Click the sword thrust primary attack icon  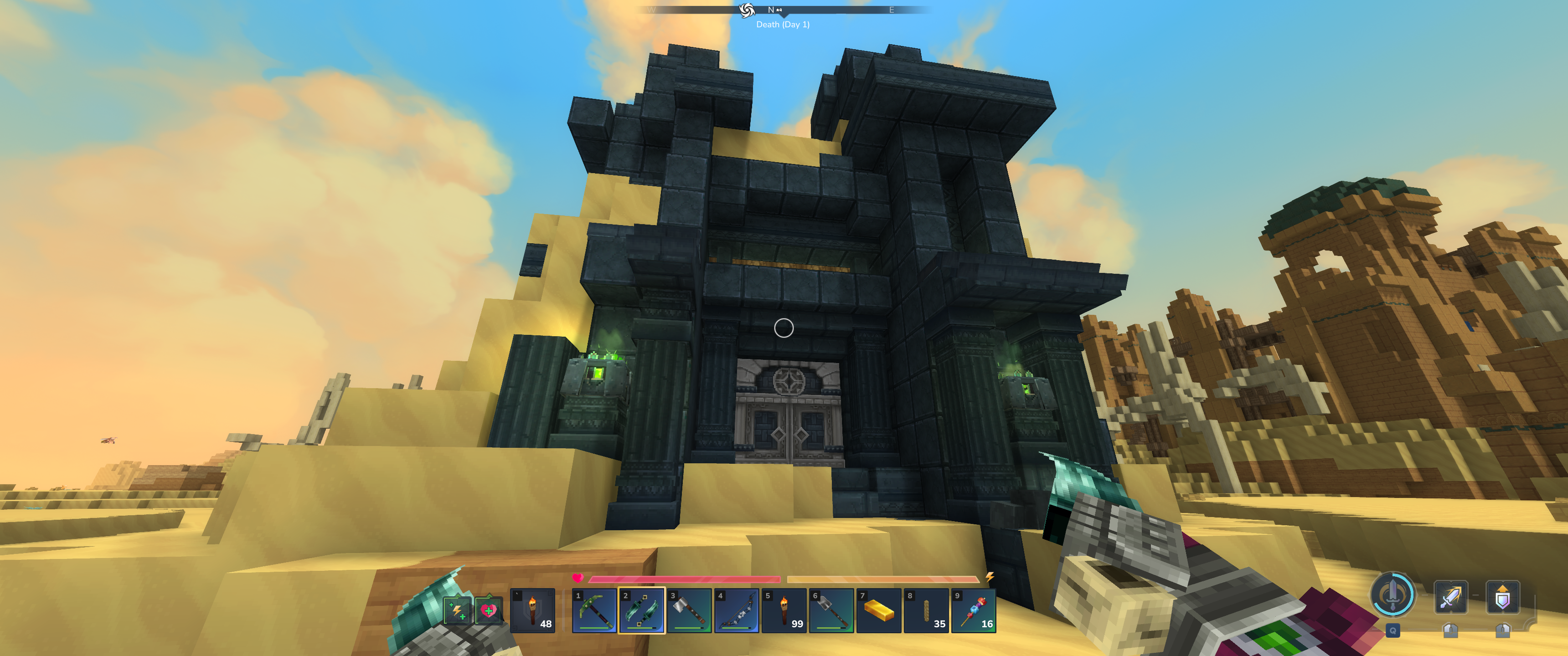pos(1450,597)
